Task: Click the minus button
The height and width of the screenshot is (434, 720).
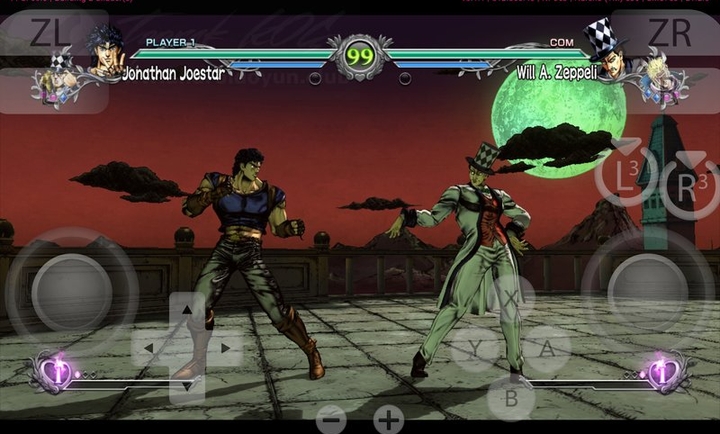Action: pyautogui.click(x=331, y=419)
